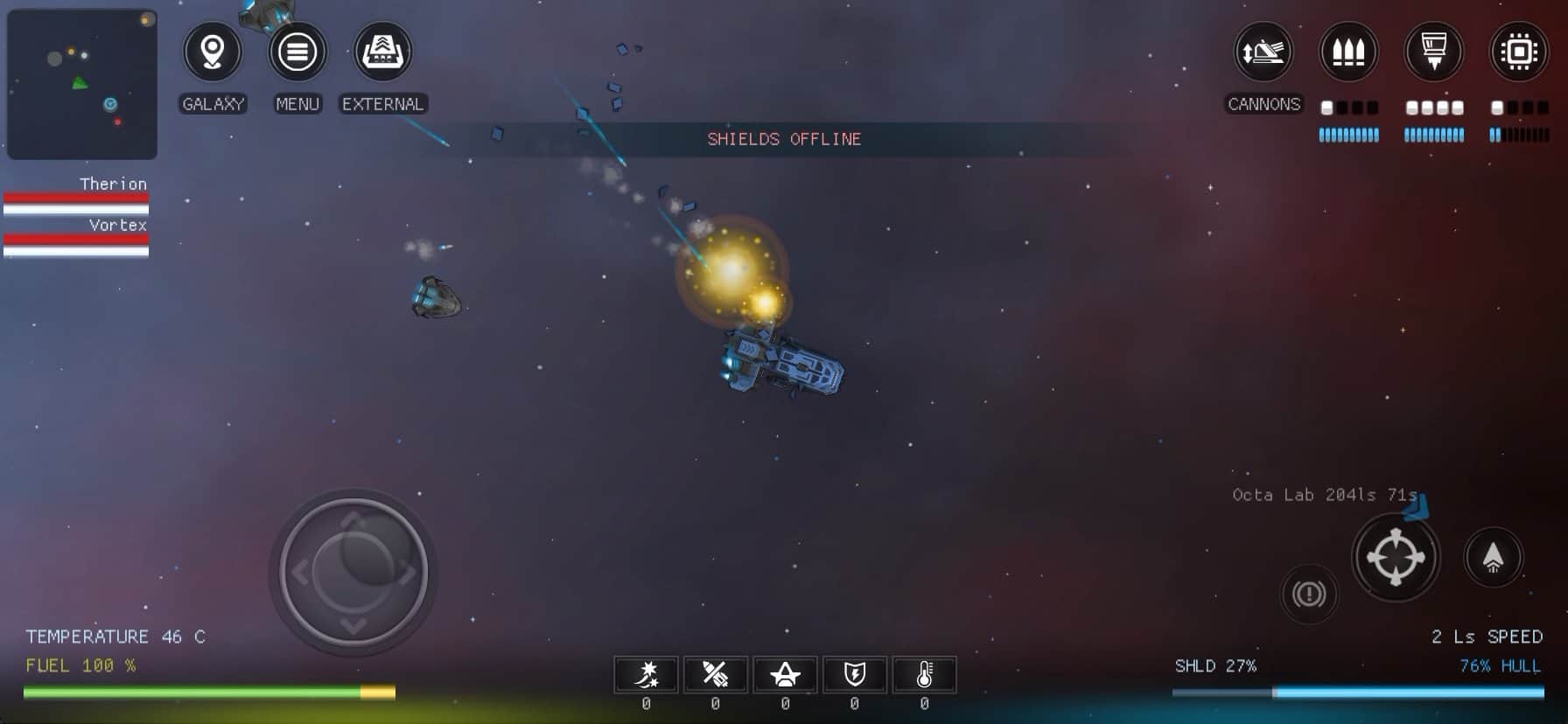1568x724 pixels.
Task: Select the engine thruster power icon
Action: click(x=1433, y=52)
